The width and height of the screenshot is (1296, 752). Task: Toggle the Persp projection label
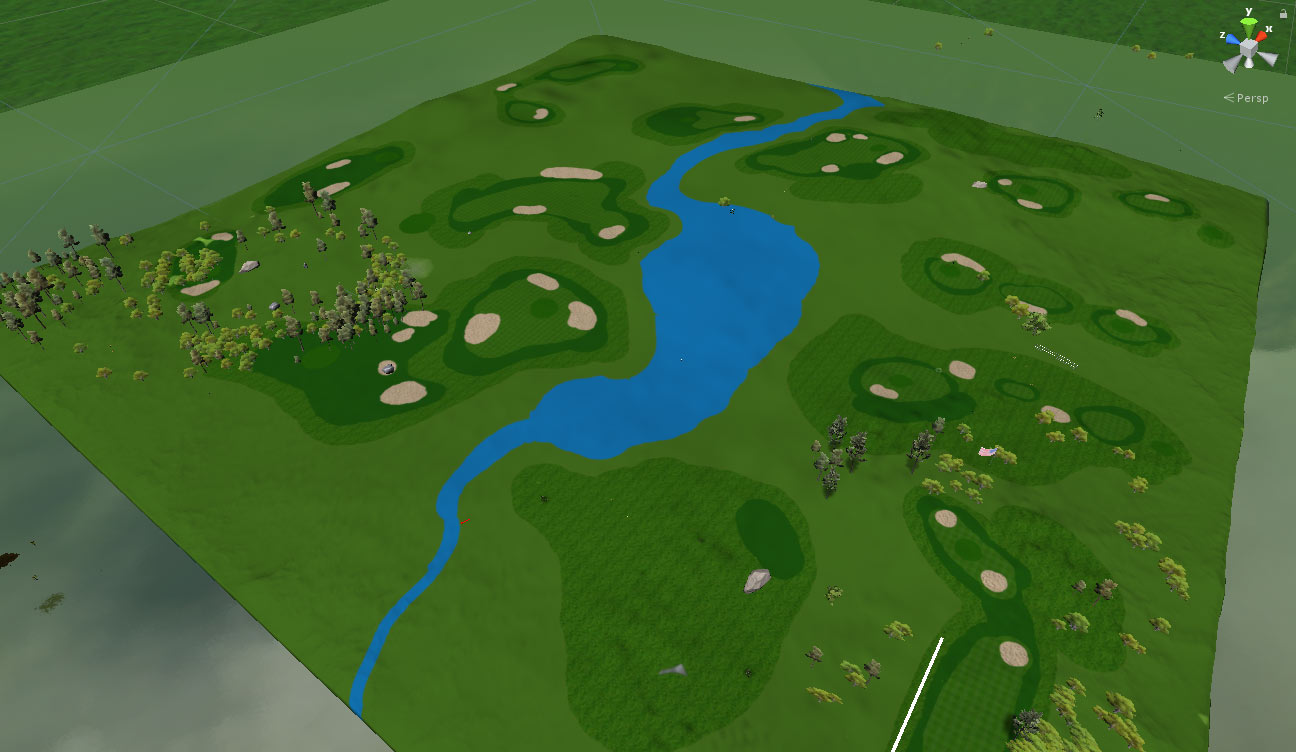[x=1252, y=98]
